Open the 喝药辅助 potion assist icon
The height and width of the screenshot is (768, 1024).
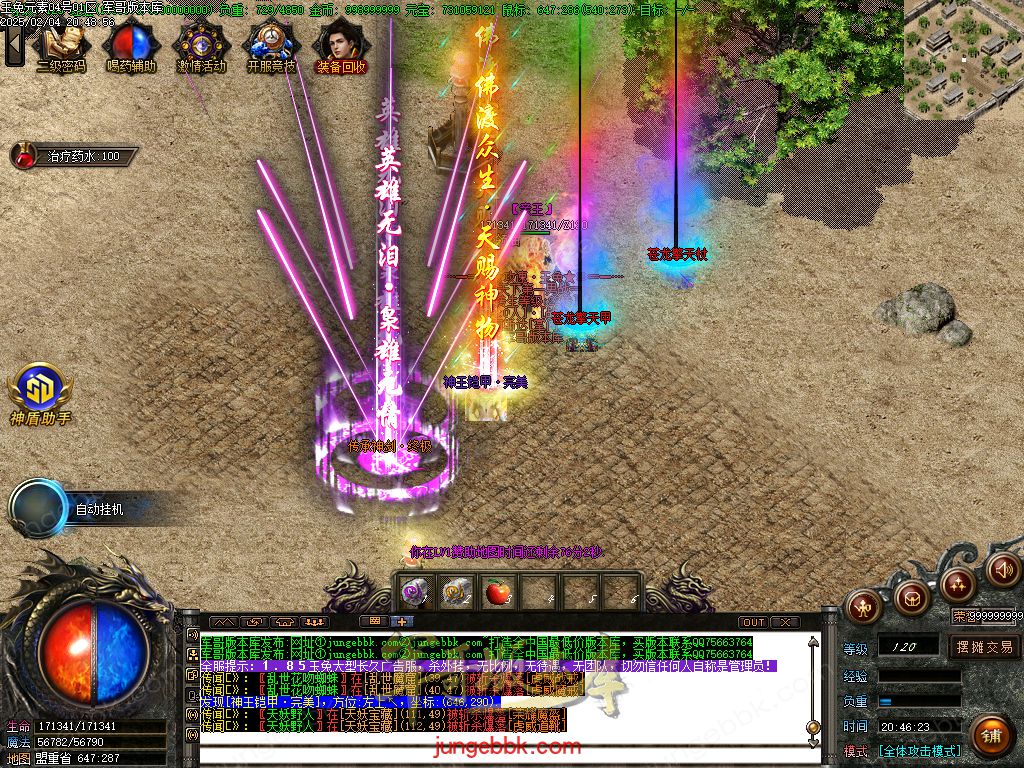(x=131, y=47)
